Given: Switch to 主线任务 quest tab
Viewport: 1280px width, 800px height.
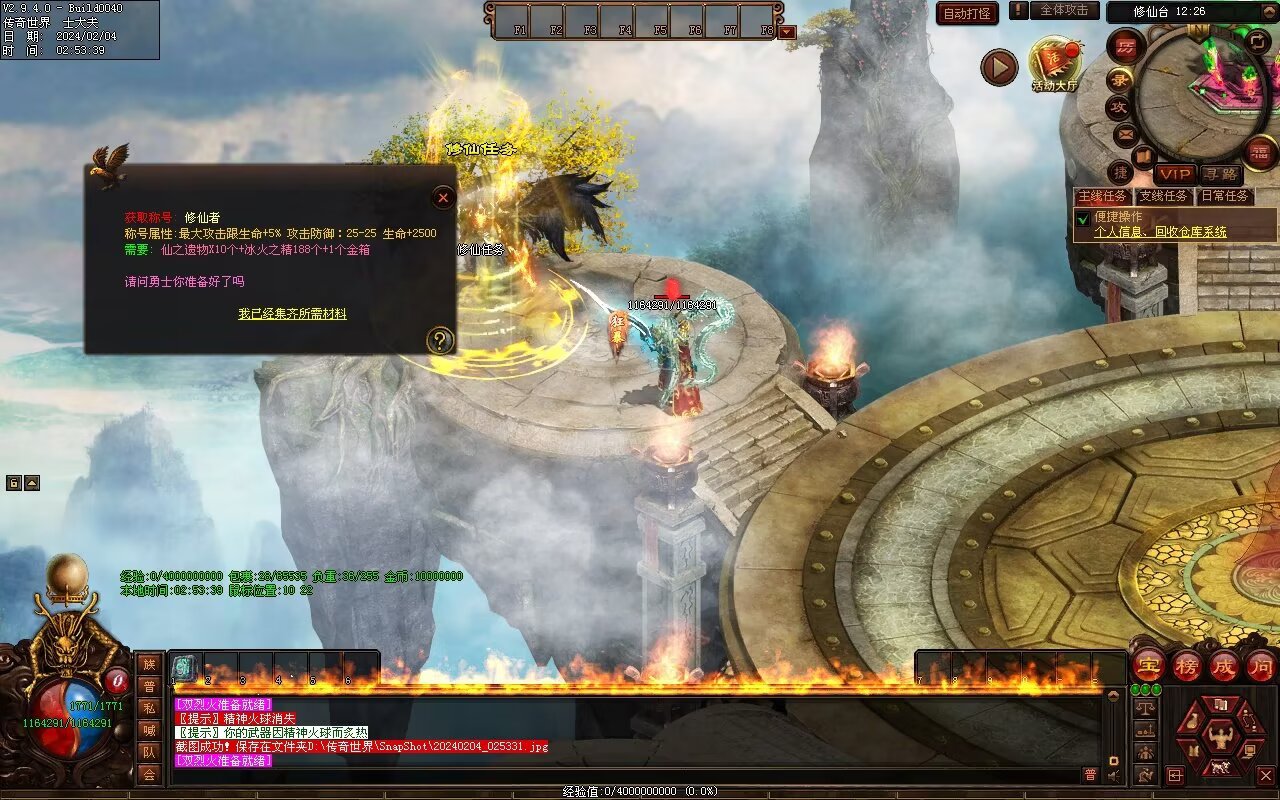Looking at the screenshot, I should [x=1102, y=196].
